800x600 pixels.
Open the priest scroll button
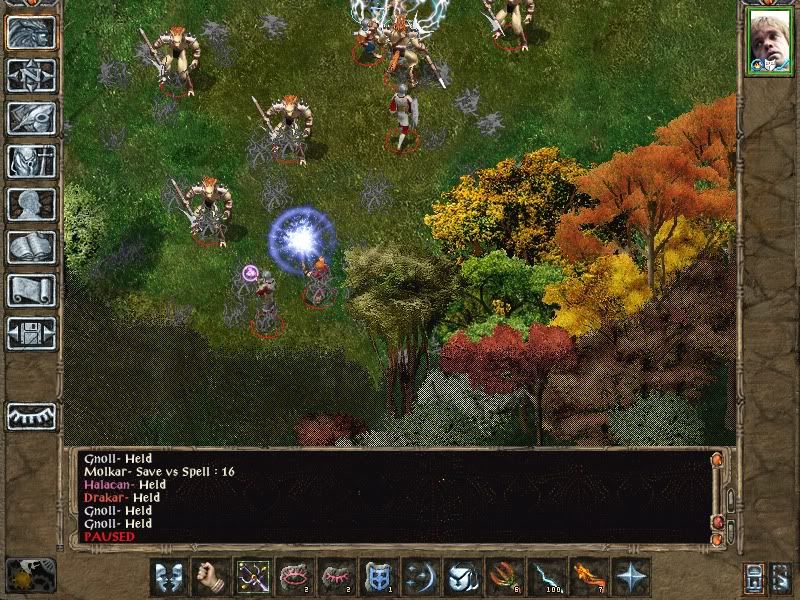[31, 290]
